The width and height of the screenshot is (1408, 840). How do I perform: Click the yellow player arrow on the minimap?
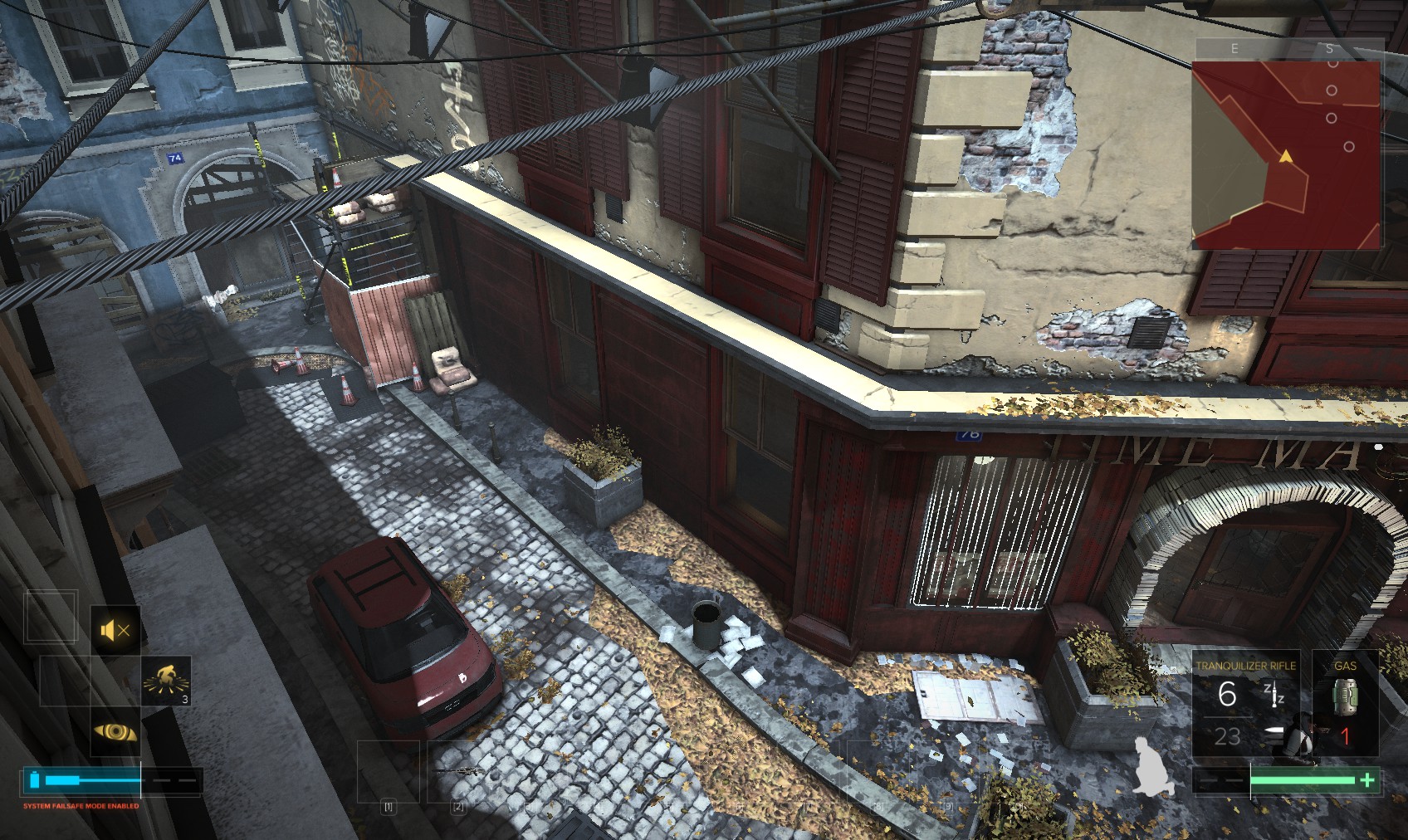point(1286,156)
